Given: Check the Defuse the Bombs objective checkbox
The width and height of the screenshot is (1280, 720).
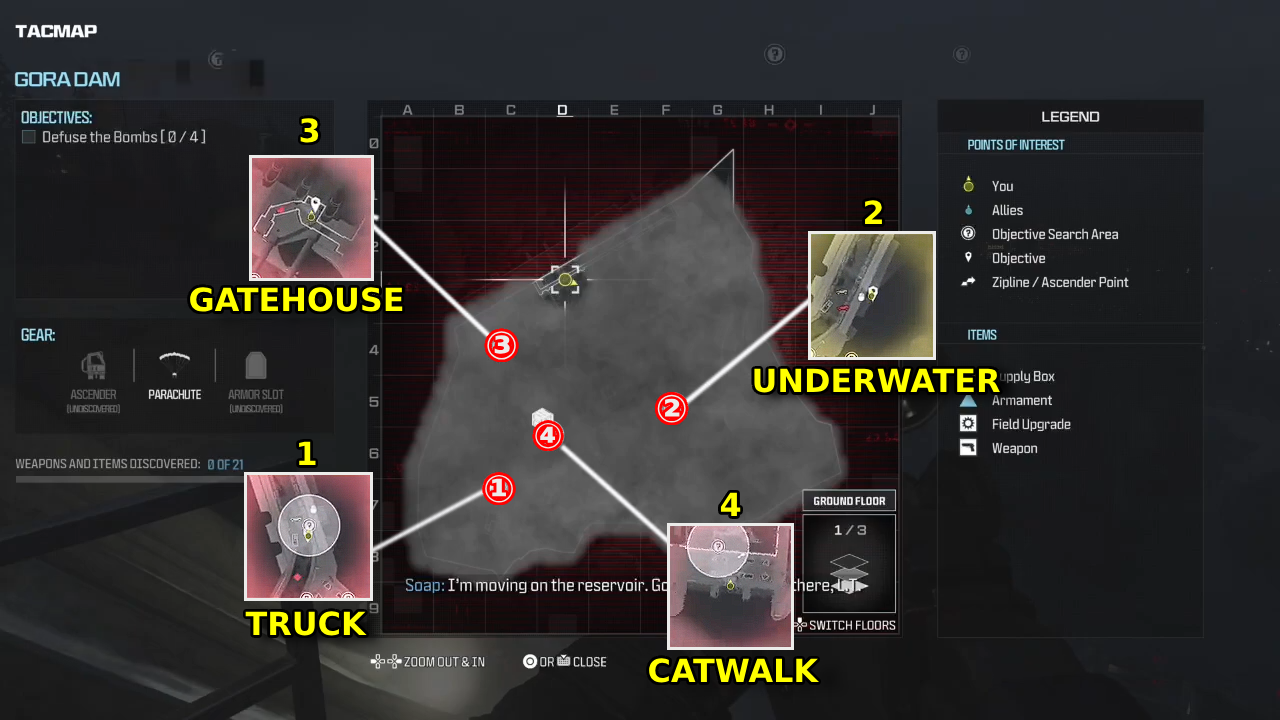Looking at the screenshot, I should coord(28,137).
